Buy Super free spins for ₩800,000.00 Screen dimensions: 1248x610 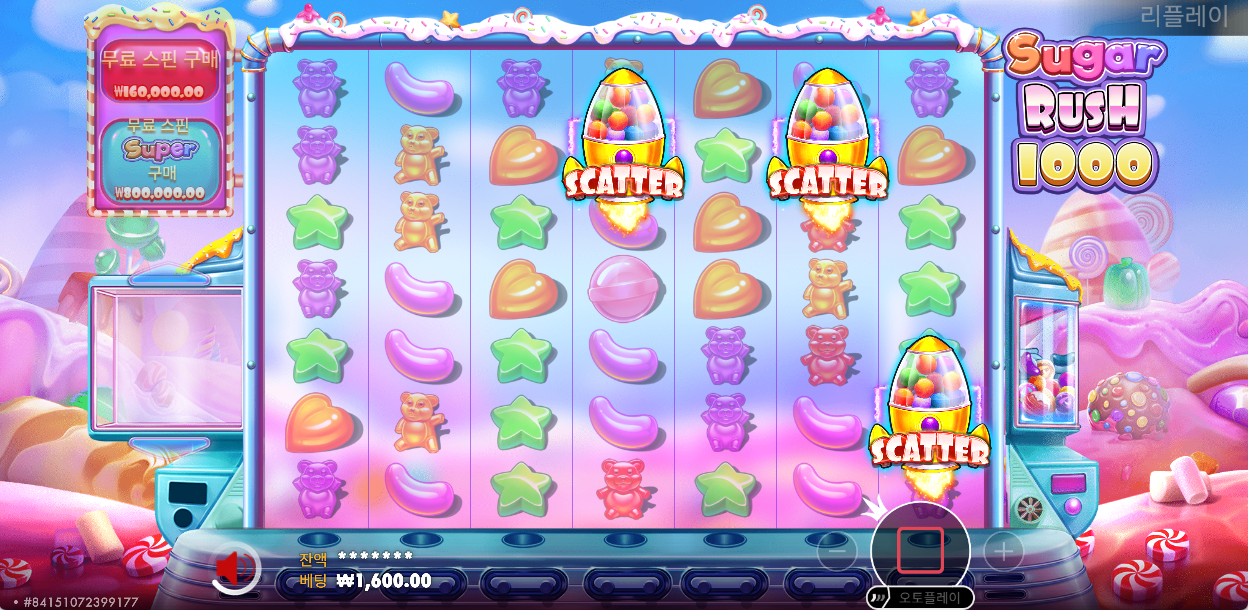pyautogui.click(x=159, y=163)
